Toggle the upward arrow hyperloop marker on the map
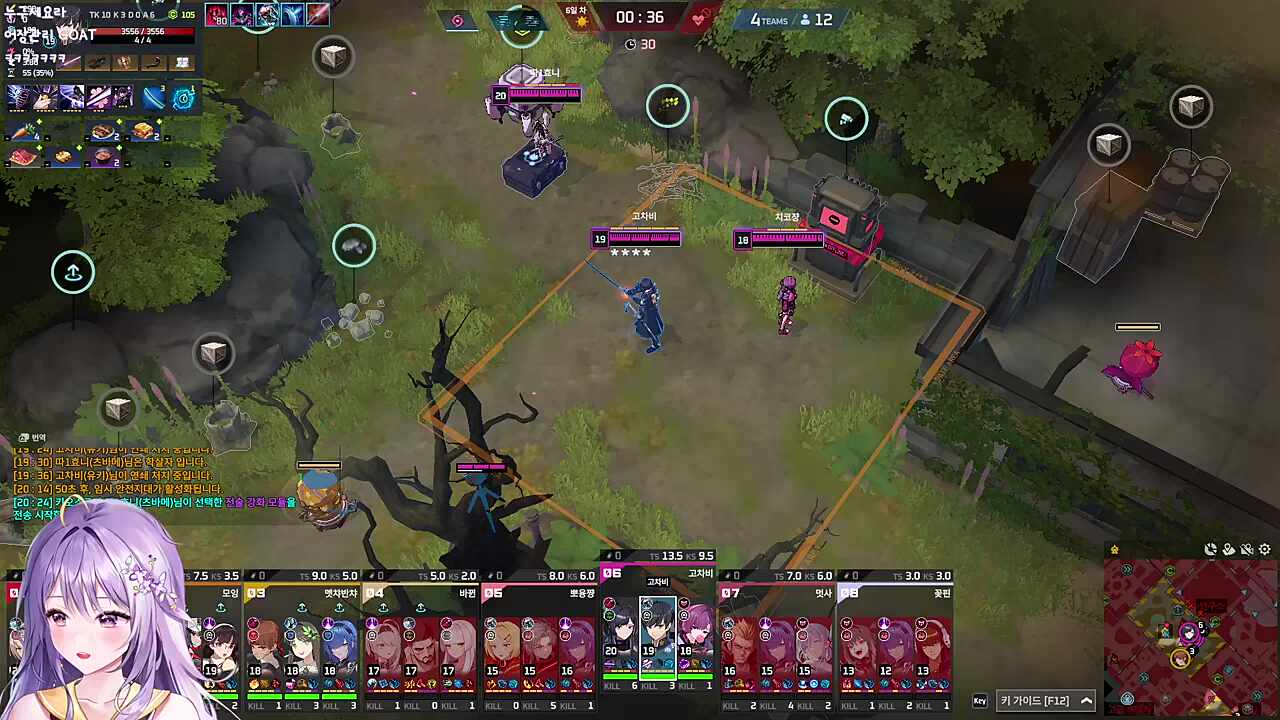 coord(72,271)
